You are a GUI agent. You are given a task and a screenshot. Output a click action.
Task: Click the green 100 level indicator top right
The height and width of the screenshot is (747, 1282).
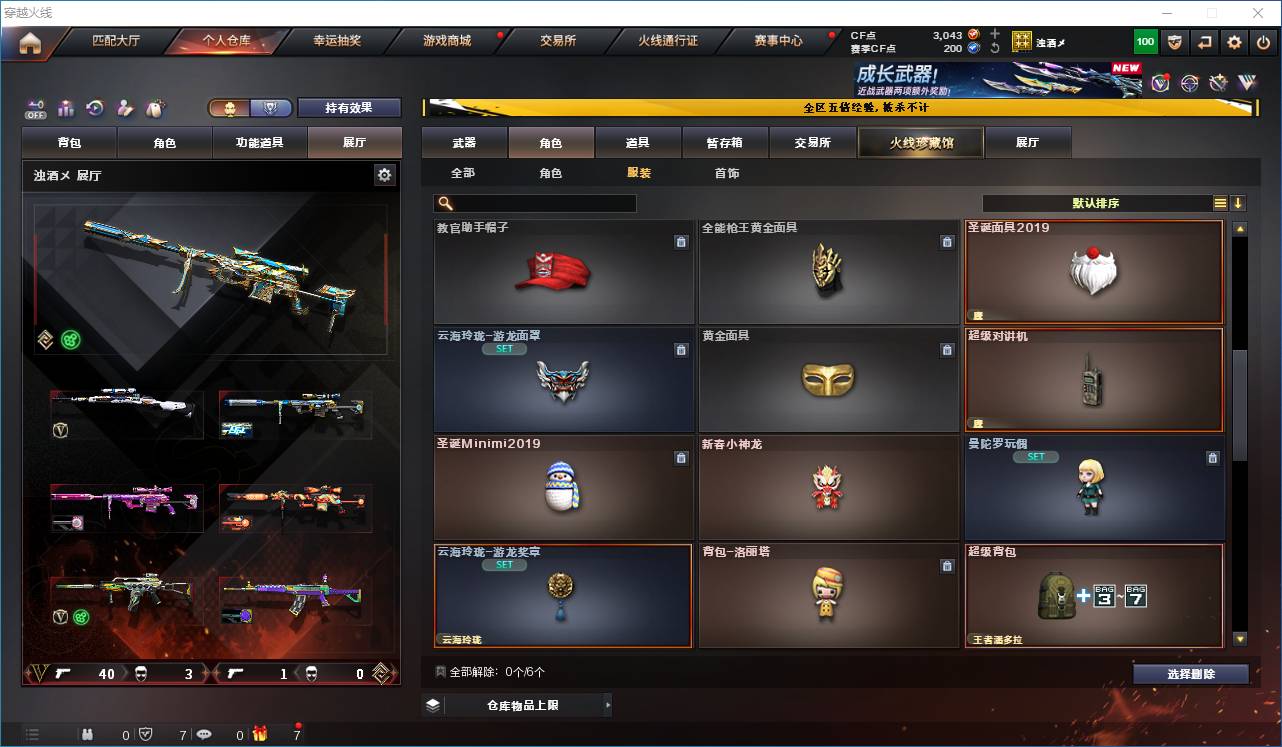click(x=1143, y=40)
